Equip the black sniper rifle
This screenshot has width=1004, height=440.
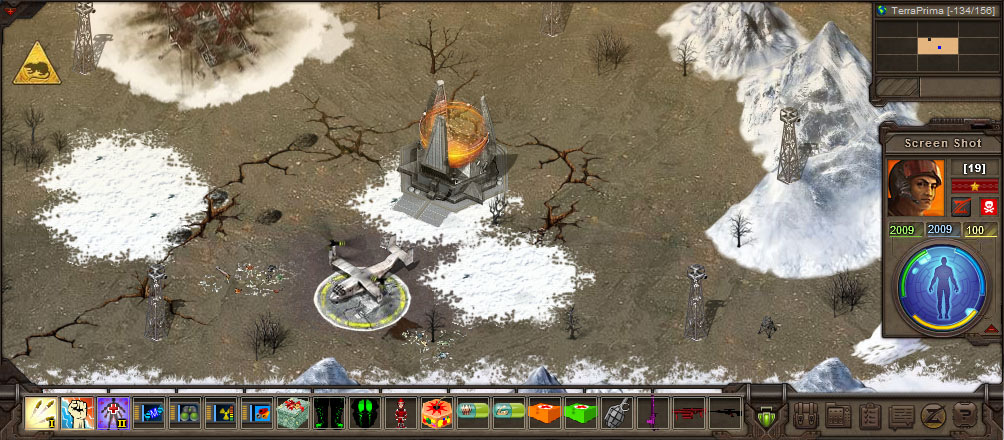click(723, 411)
